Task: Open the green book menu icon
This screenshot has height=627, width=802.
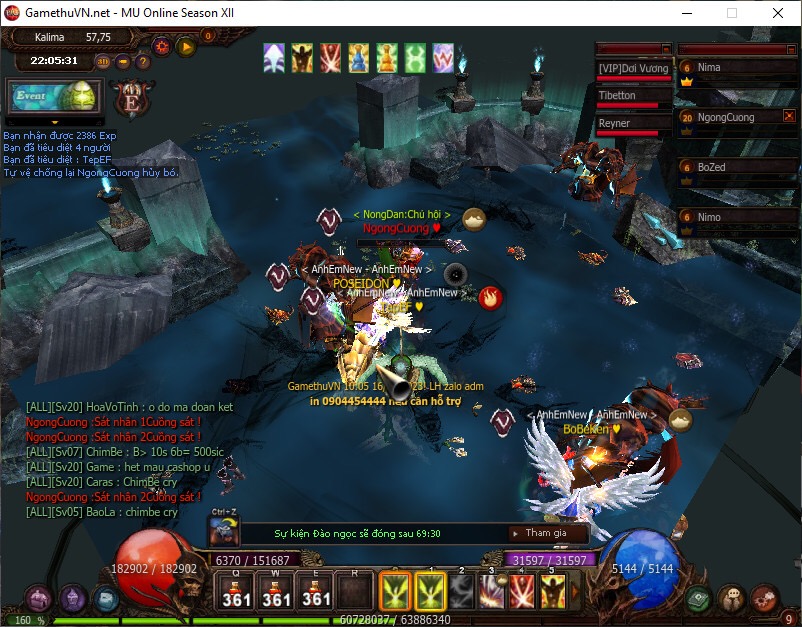Action: [x=699, y=598]
